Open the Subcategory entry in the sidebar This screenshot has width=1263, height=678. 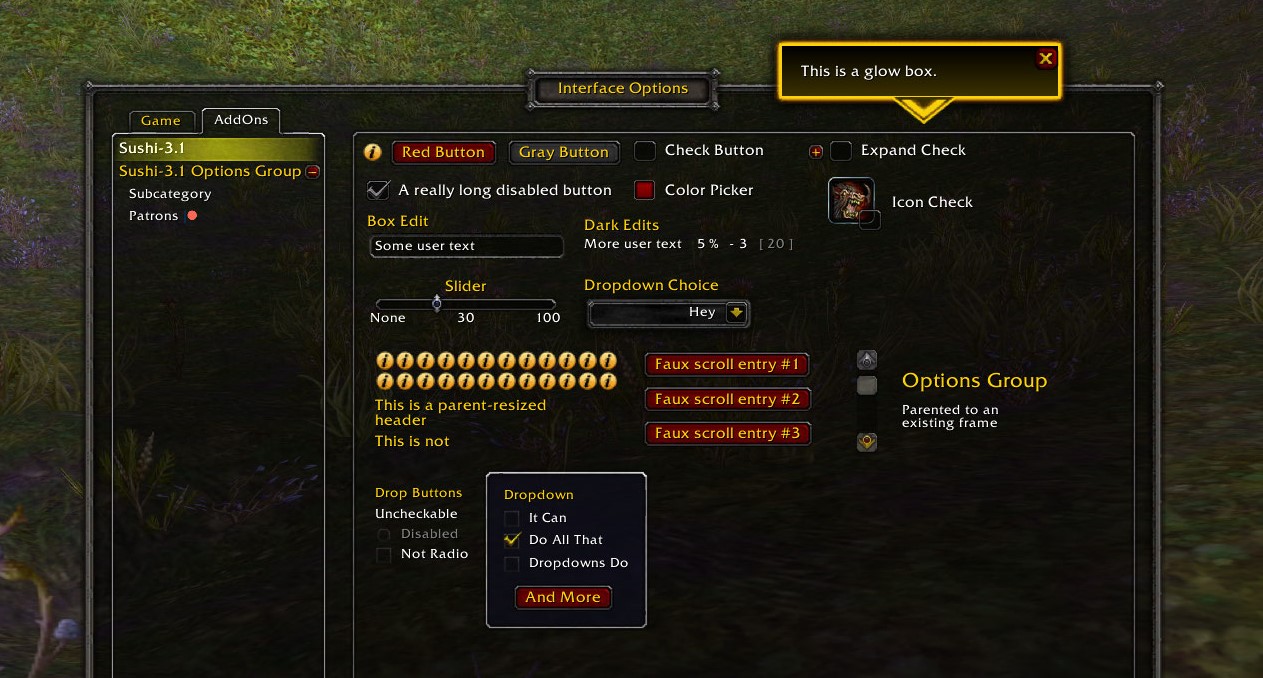tap(170, 194)
